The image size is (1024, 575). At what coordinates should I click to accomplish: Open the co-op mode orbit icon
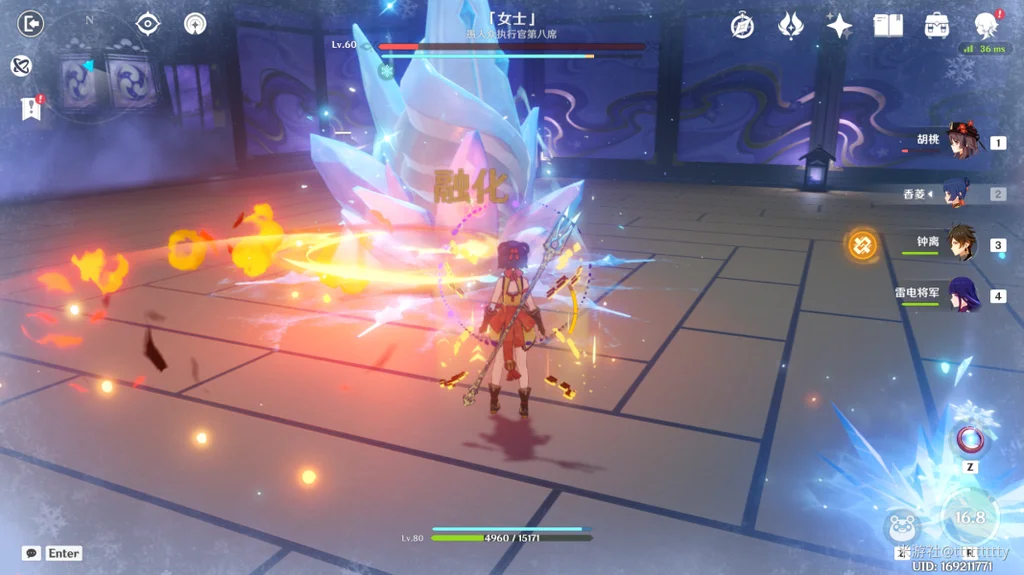[20, 66]
